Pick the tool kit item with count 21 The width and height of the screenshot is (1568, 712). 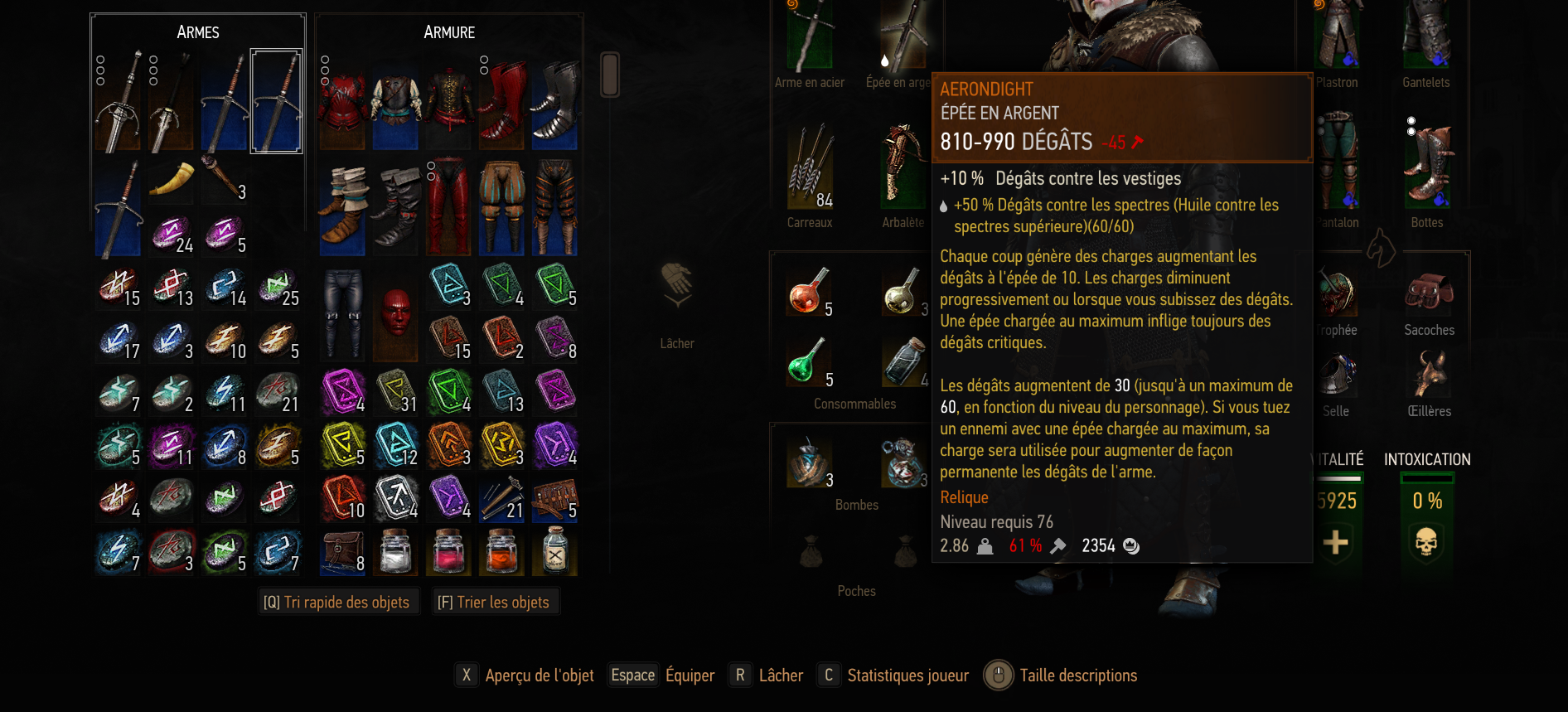(x=502, y=498)
